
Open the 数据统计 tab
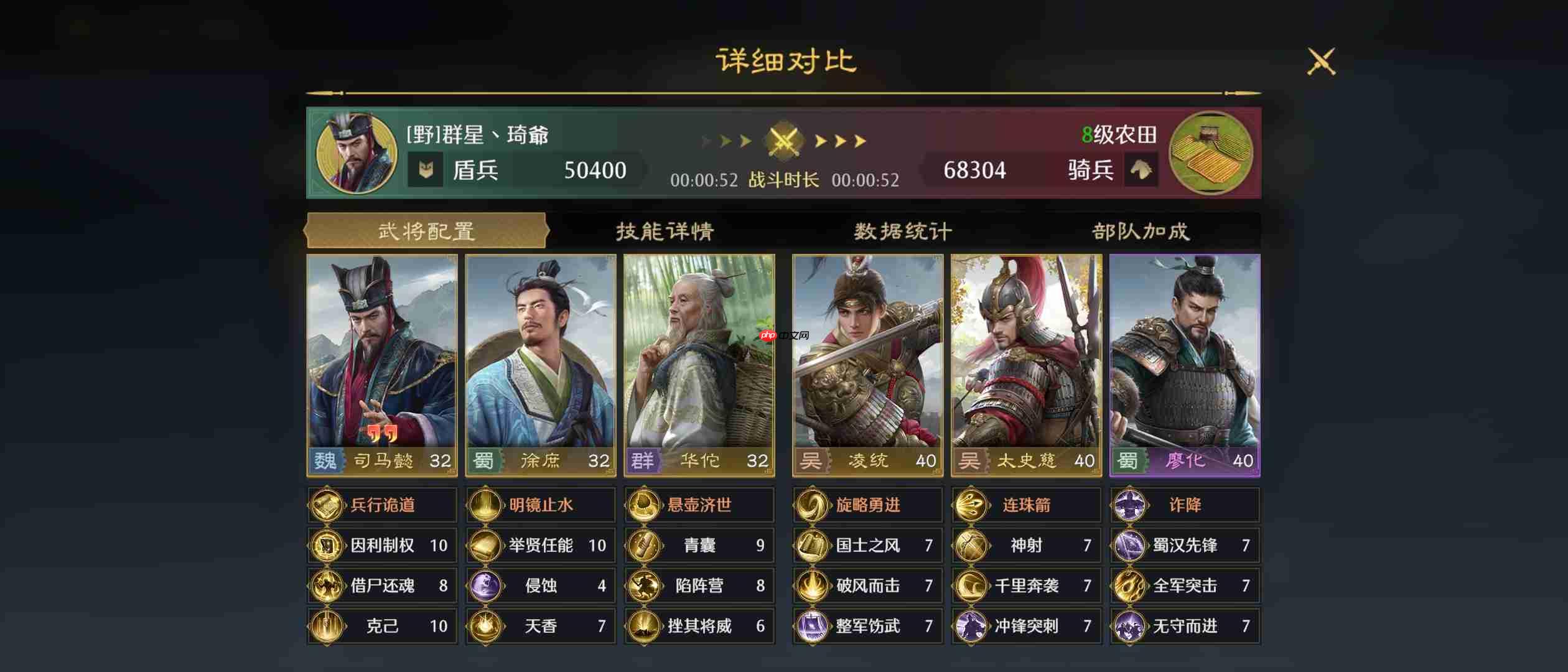coord(902,230)
